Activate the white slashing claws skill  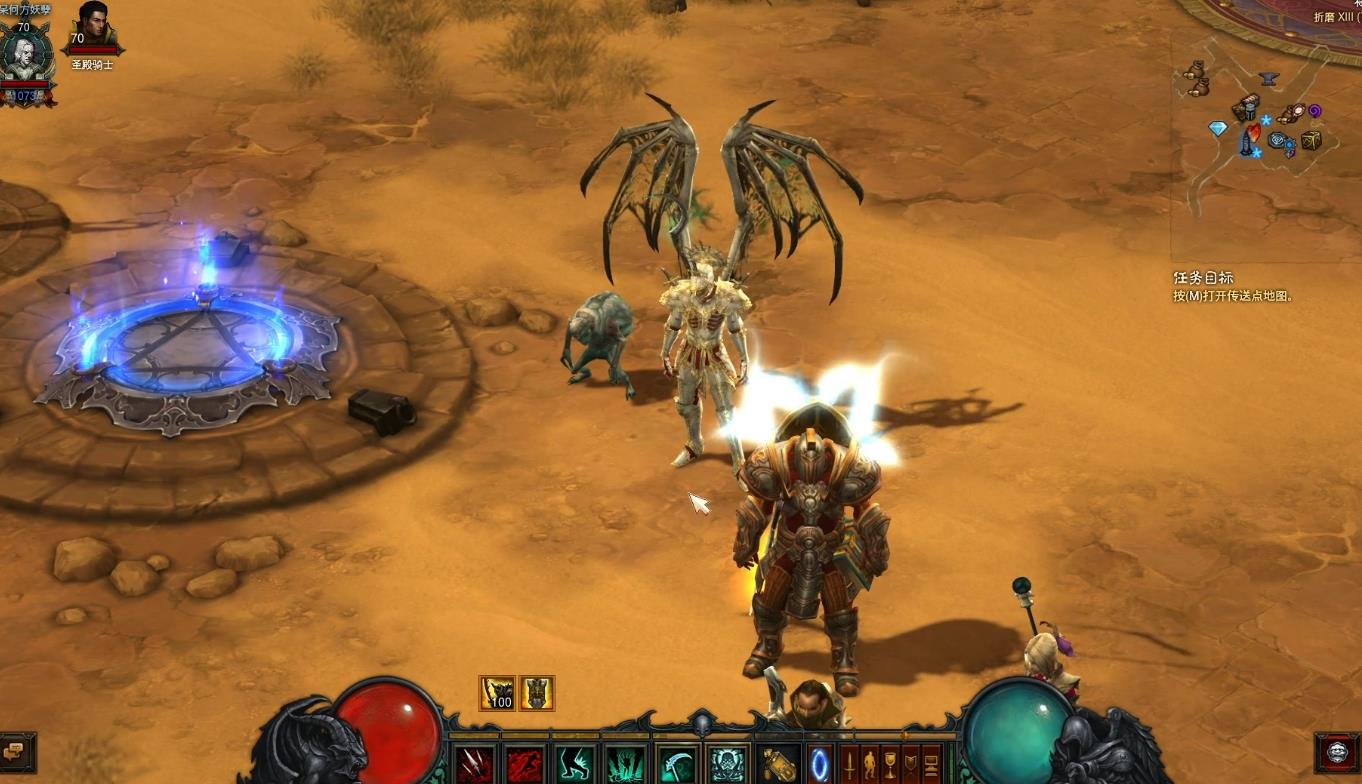(475, 765)
